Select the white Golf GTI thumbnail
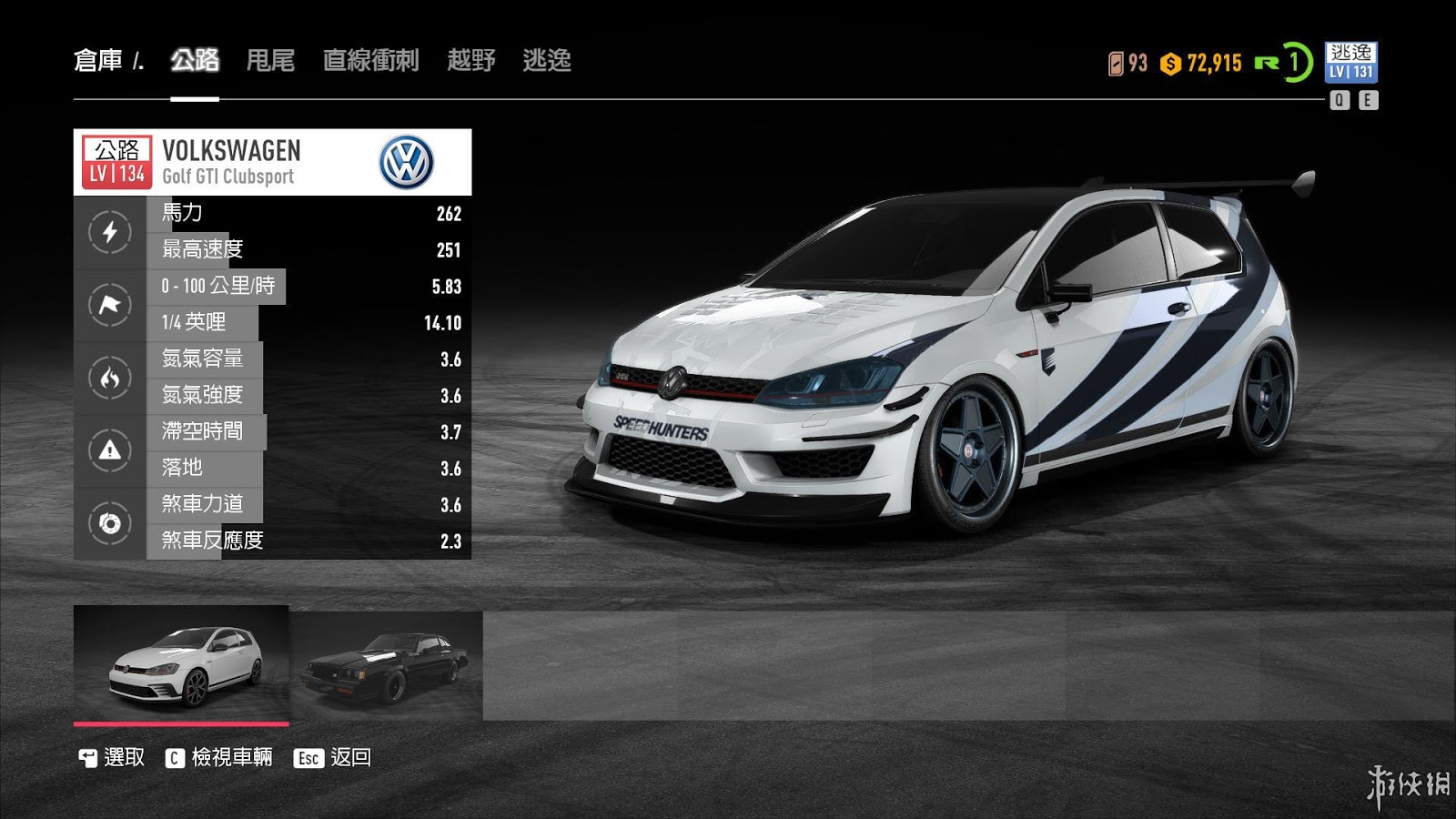1456x819 pixels. pyautogui.click(x=181, y=664)
